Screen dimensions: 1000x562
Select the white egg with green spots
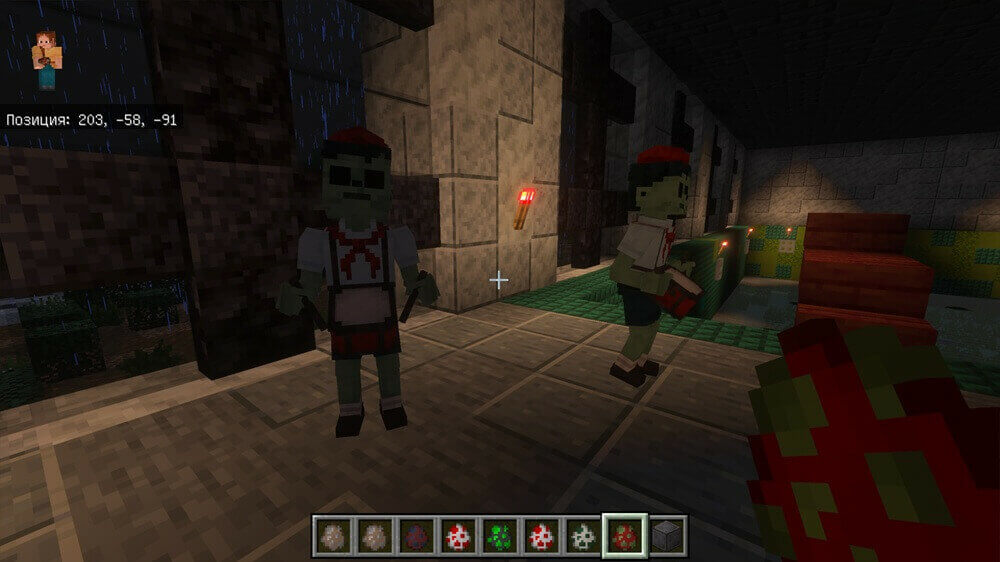581,538
